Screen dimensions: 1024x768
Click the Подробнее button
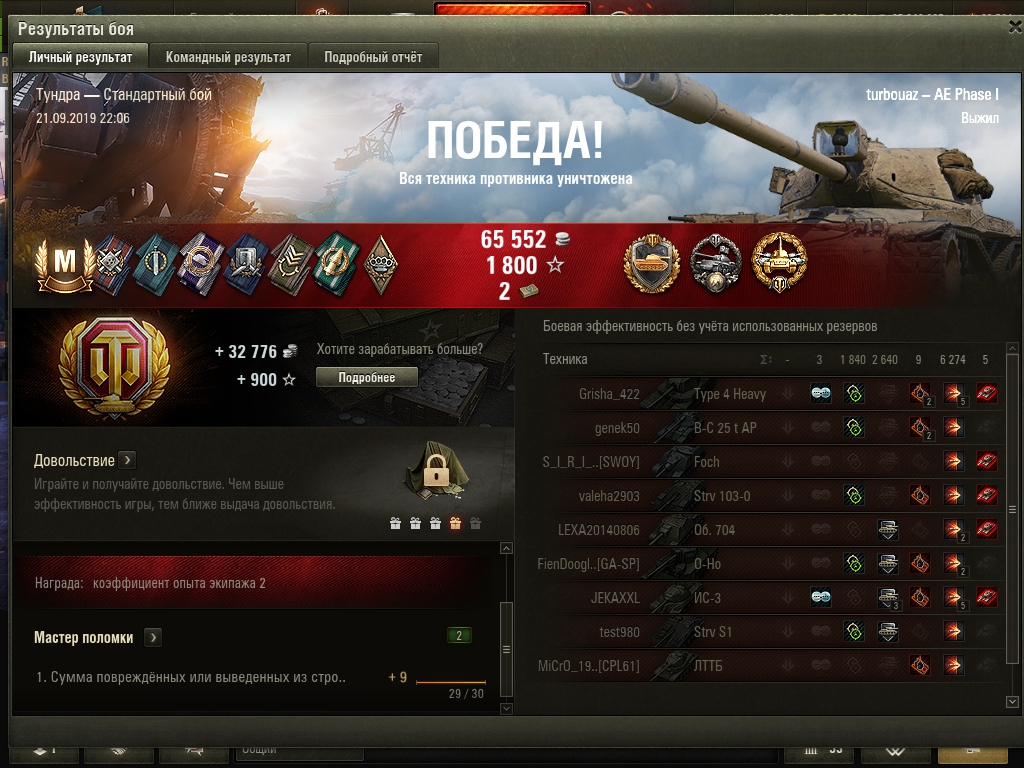(x=367, y=377)
